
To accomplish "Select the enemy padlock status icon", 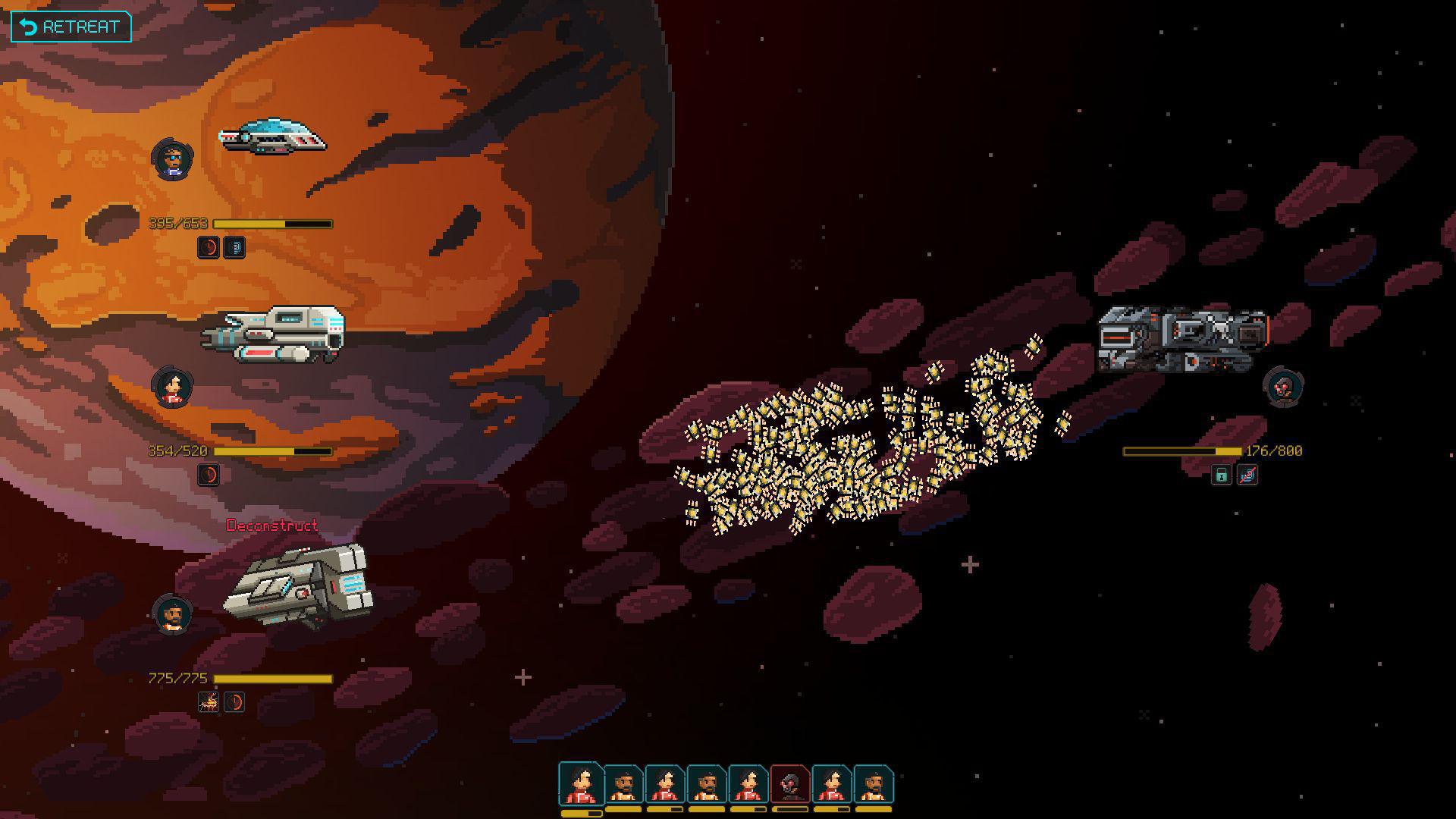I will tap(1221, 475).
